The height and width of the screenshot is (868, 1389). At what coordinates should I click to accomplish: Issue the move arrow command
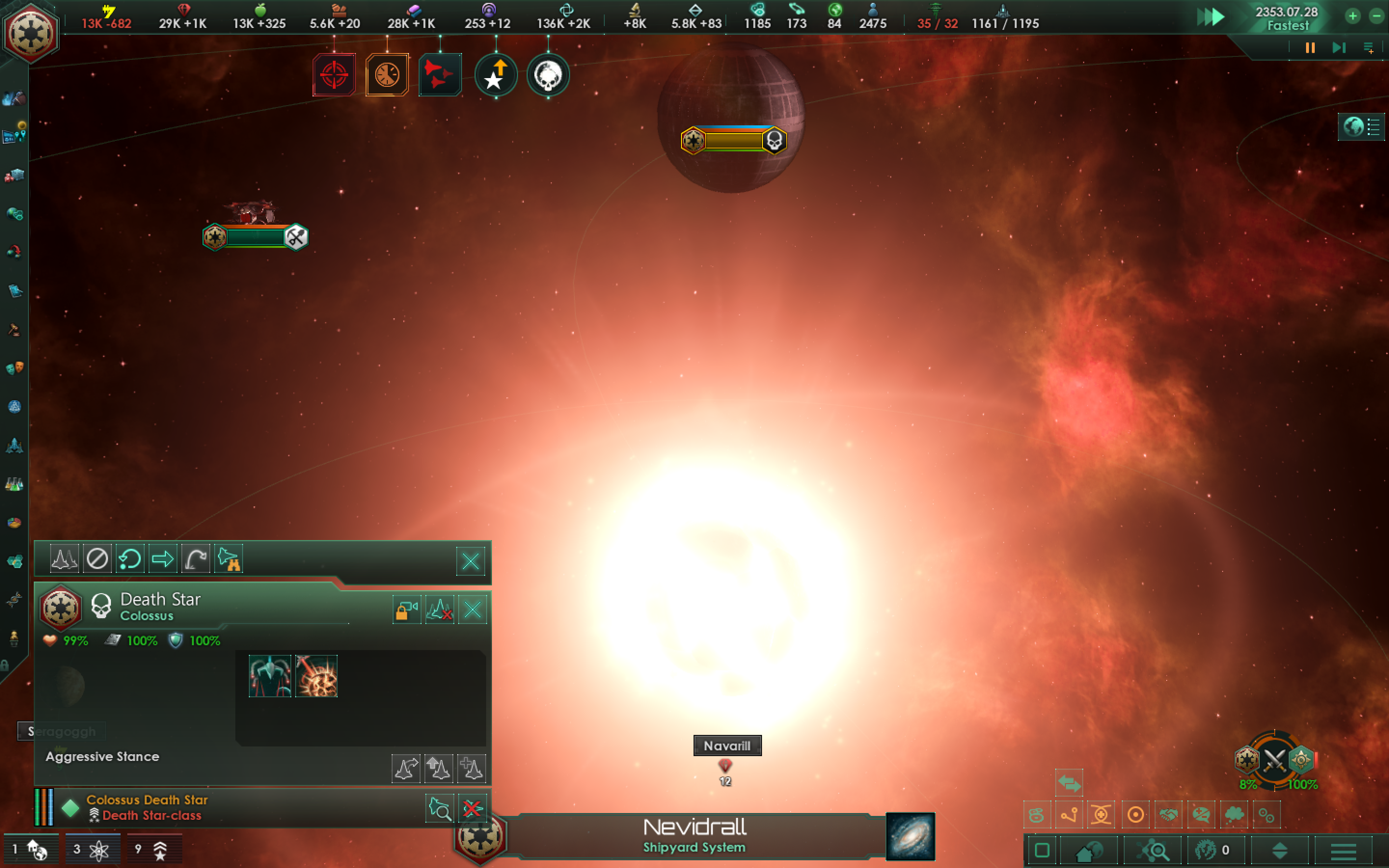click(163, 558)
